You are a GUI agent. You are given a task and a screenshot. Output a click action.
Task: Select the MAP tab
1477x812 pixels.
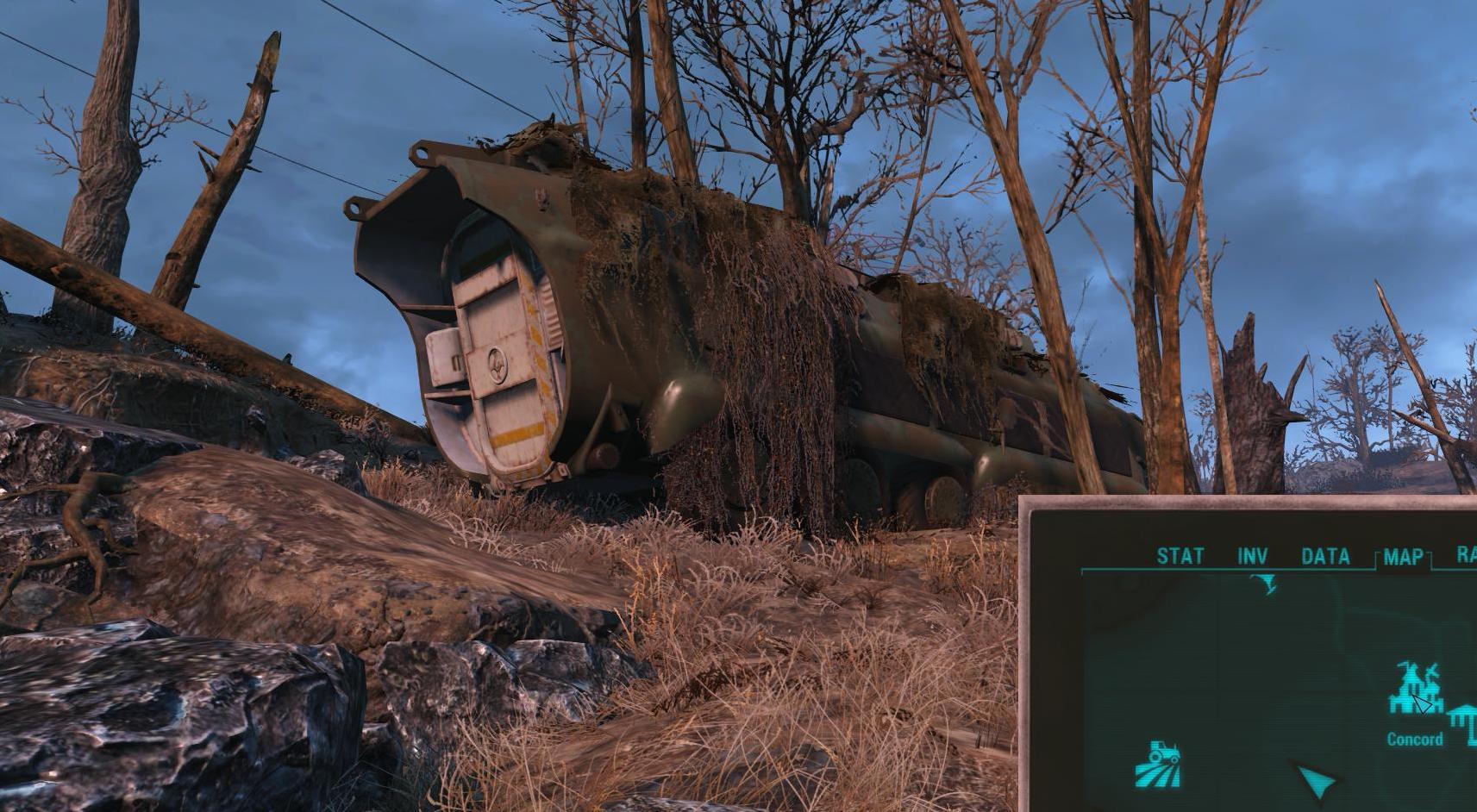pos(1403,557)
